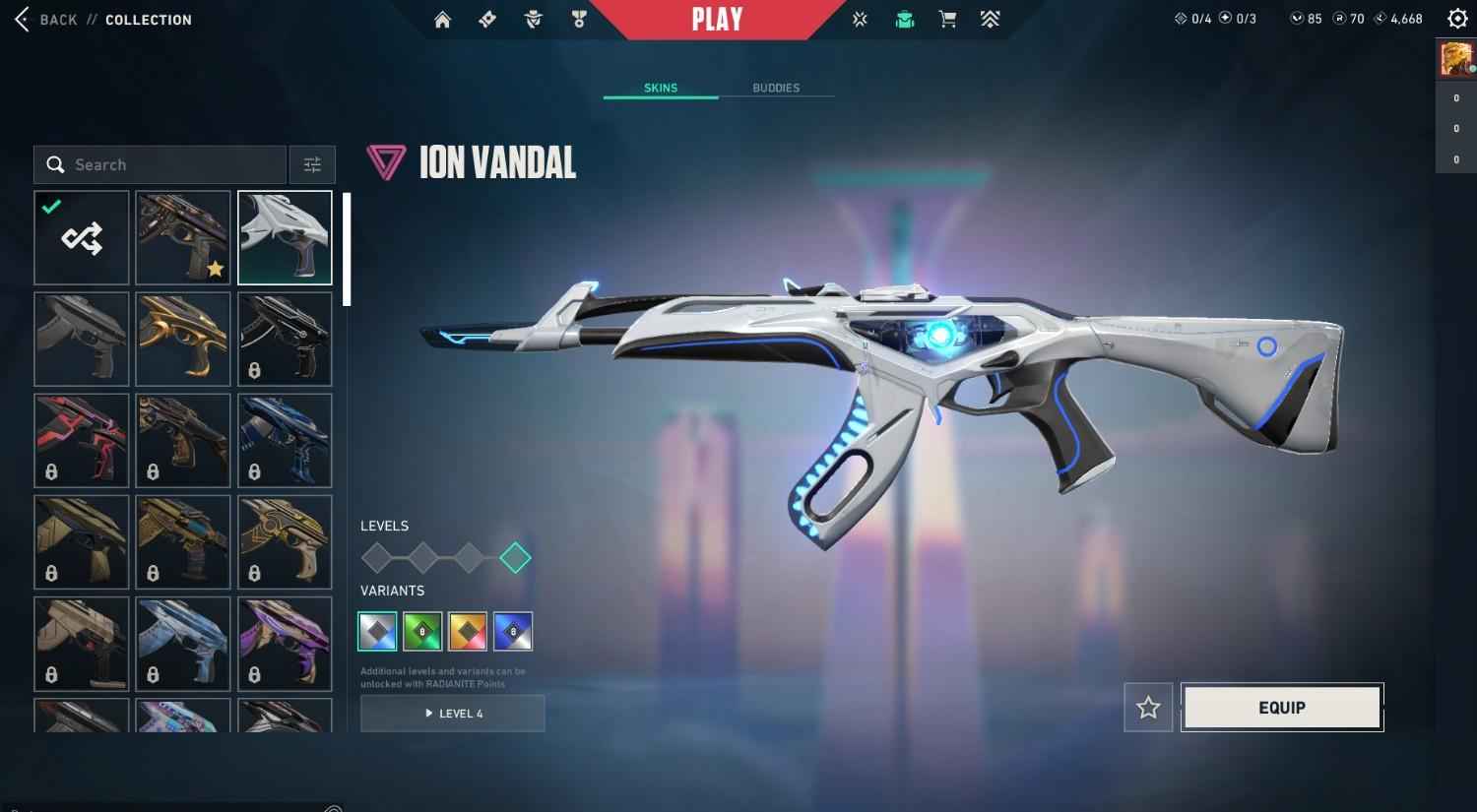
Task: Click the skin Search field
Action: pos(161,165)
